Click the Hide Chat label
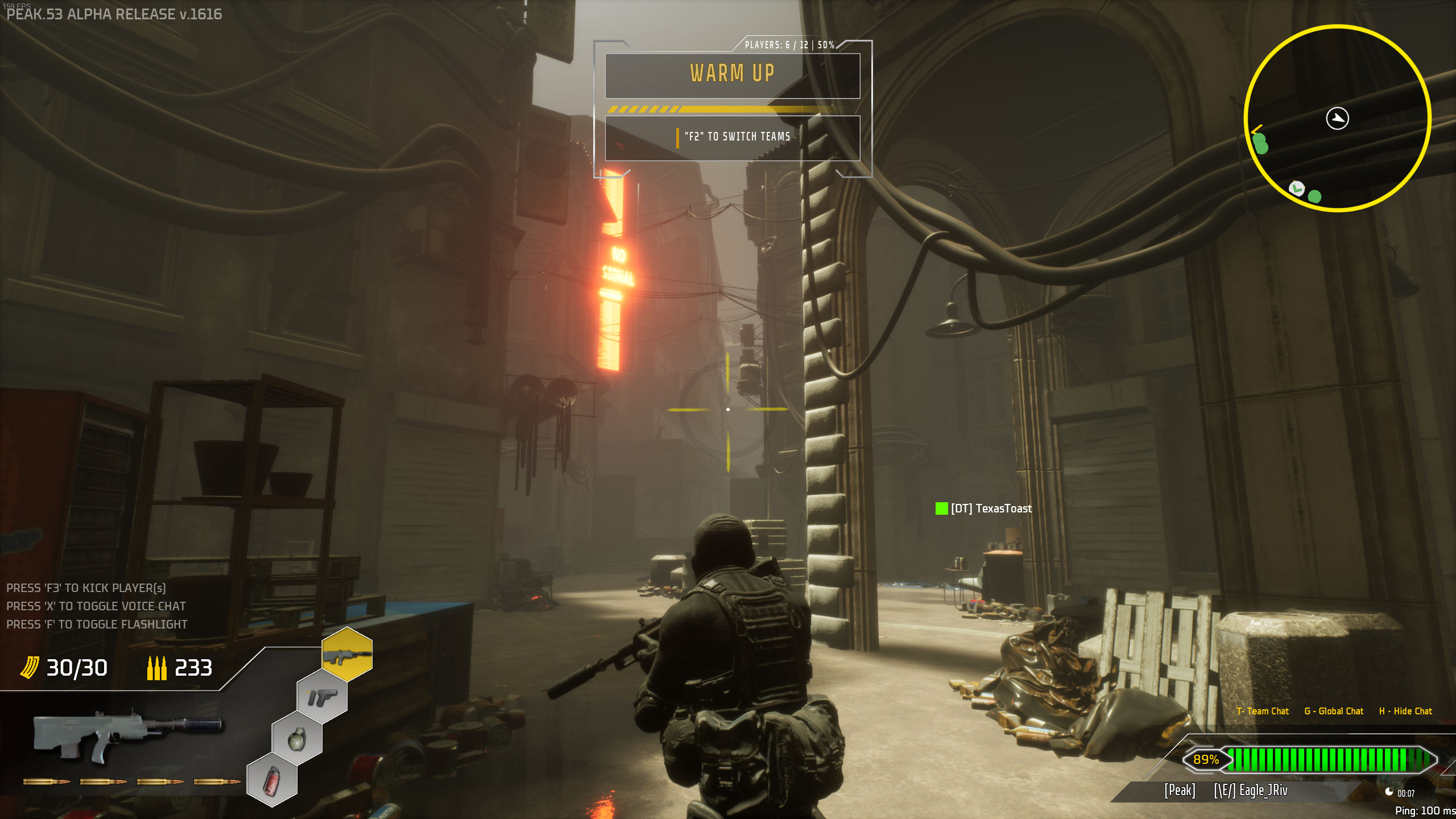The width and height of the screenshot is (1456, 819). [1405, 711]
